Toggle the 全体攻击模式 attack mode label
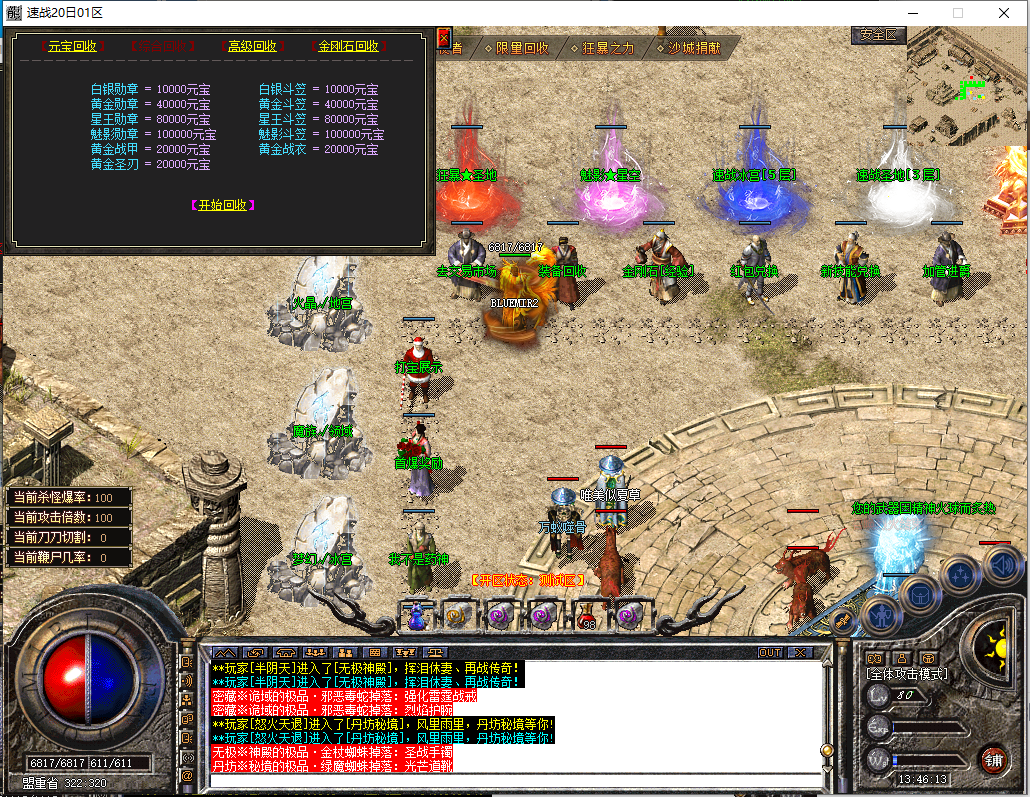This screenshot has height=797, width=1030. point(907,674)
